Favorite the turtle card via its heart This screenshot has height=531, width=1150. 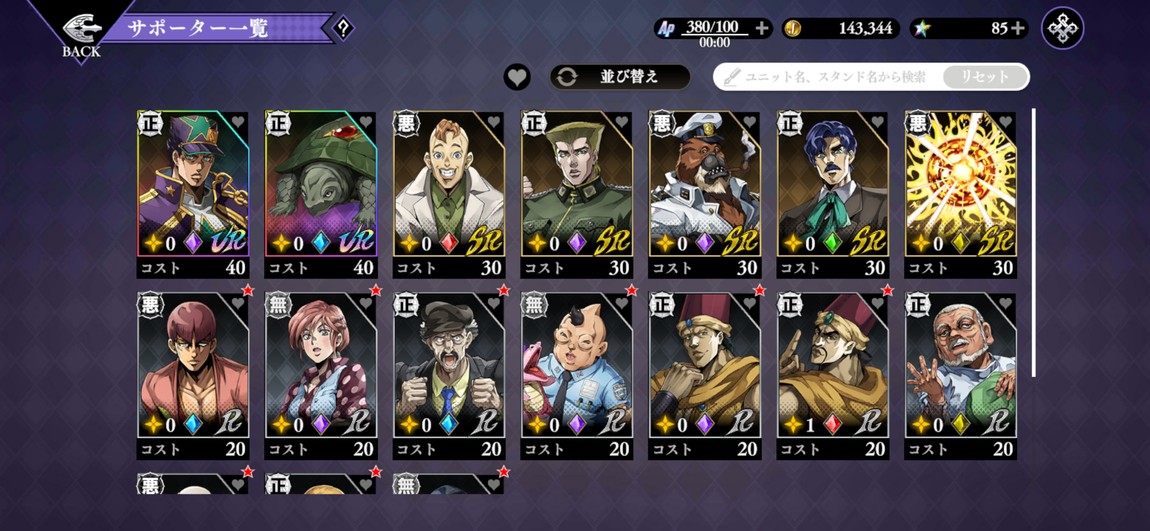[x=365, y=122]
